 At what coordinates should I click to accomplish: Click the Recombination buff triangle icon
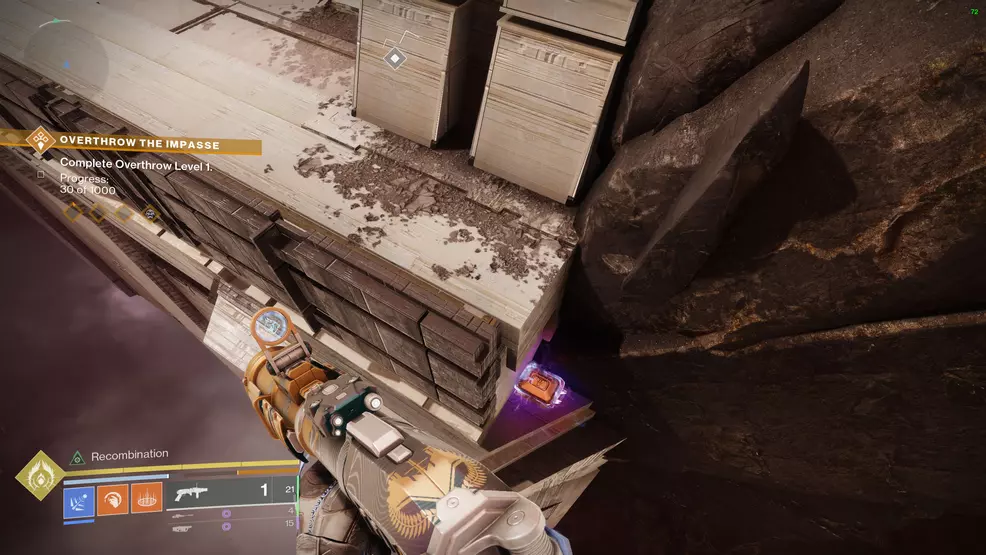click(77, 456)
